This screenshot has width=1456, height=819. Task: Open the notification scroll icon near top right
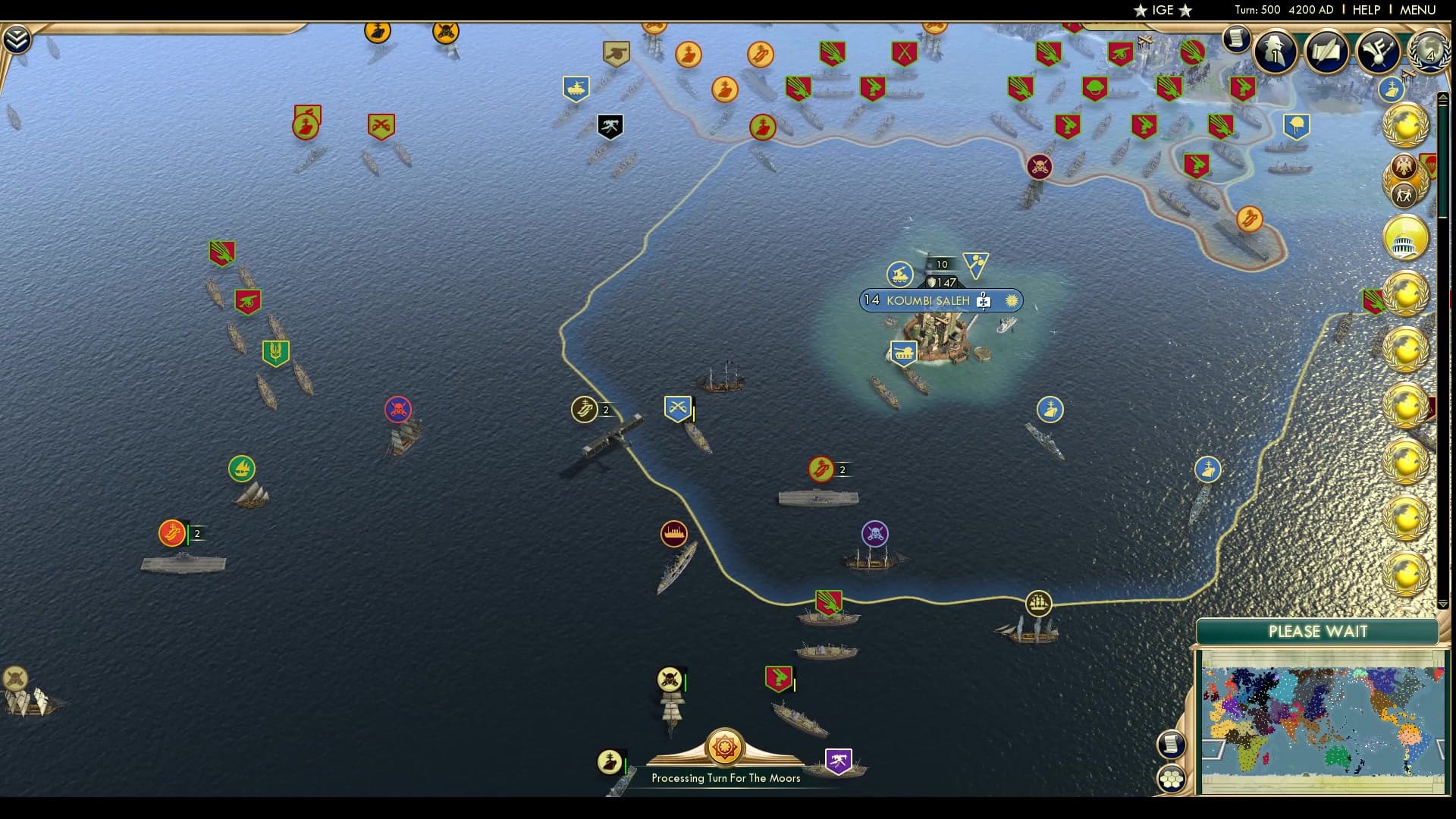pos(1235,40)
